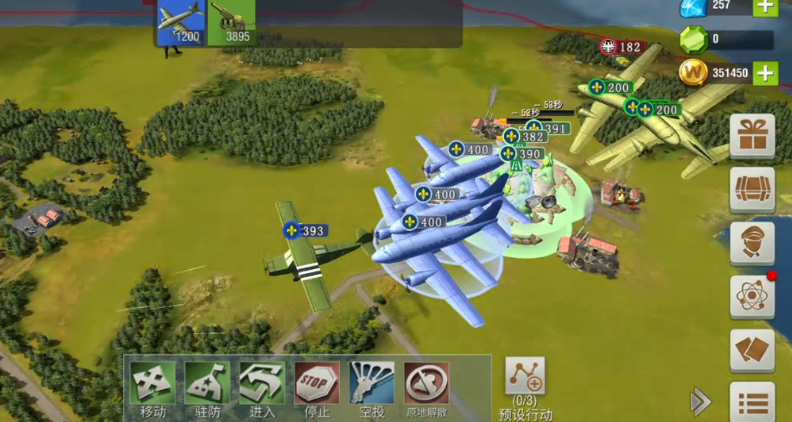Screen dimensions: 792x422
Task: Add gold coins with the plus button
Action: point(765,72)
